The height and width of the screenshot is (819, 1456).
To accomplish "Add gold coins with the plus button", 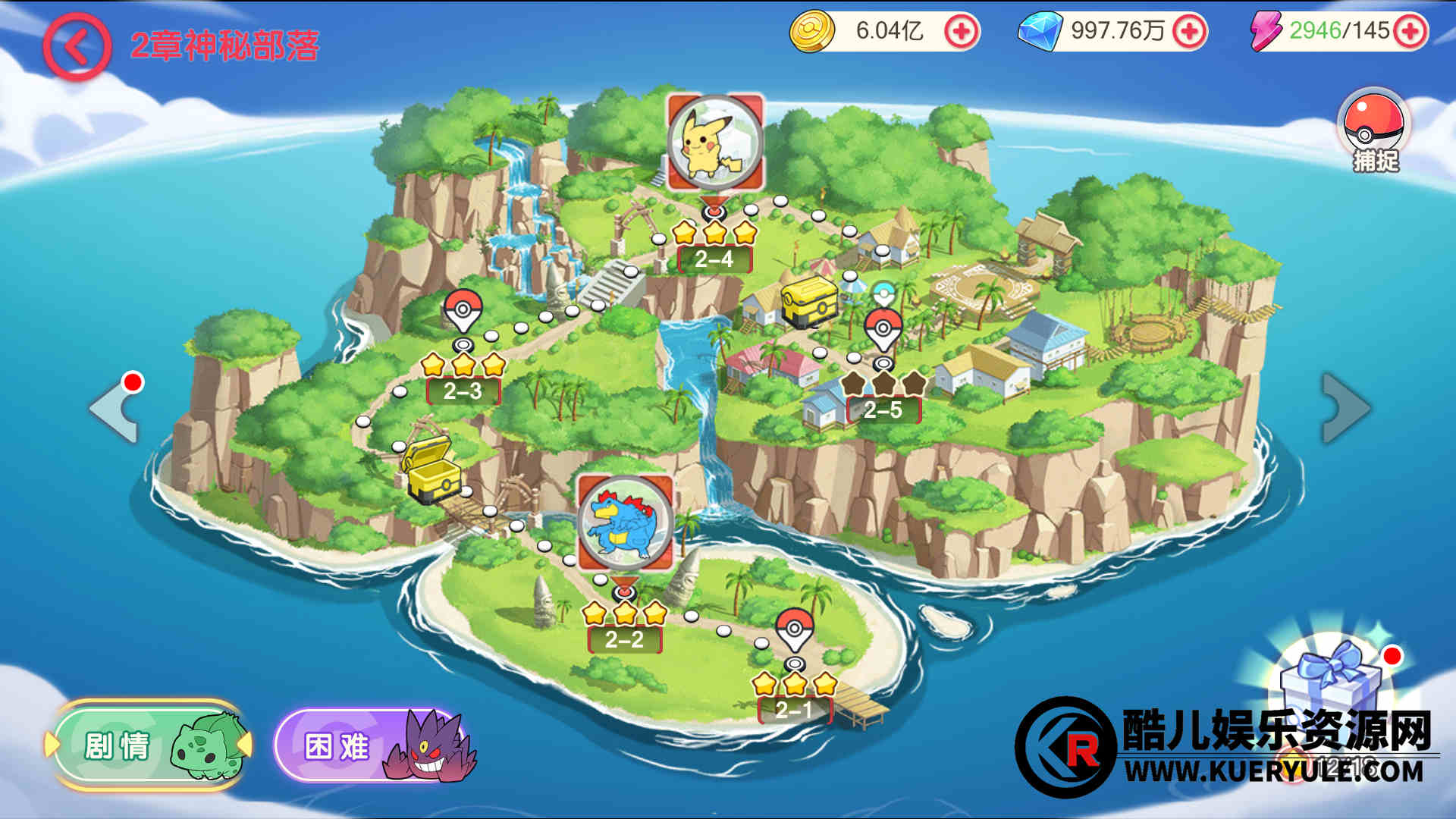I will (961, 31).
